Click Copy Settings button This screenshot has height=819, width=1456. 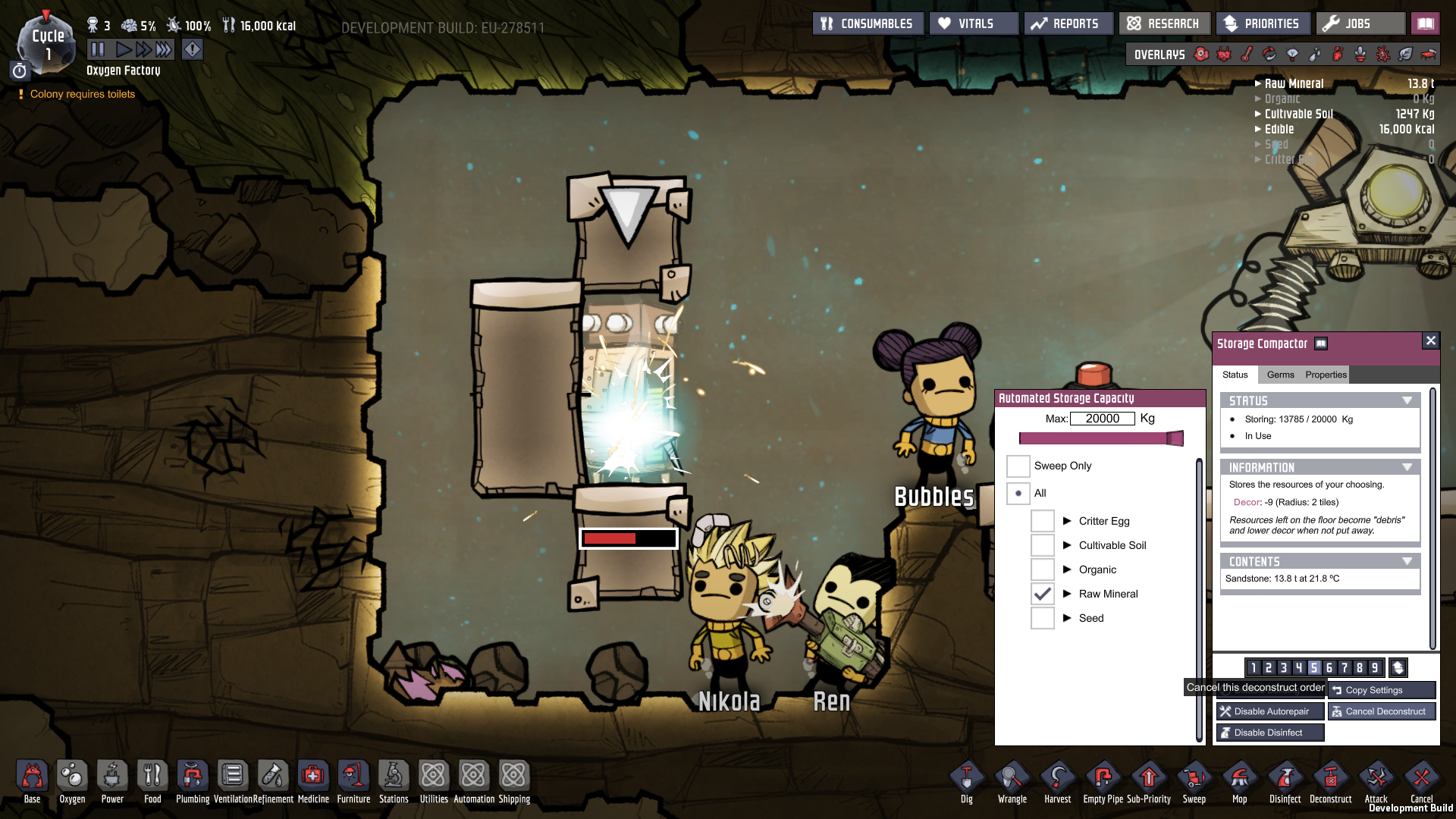point(1381,690)
